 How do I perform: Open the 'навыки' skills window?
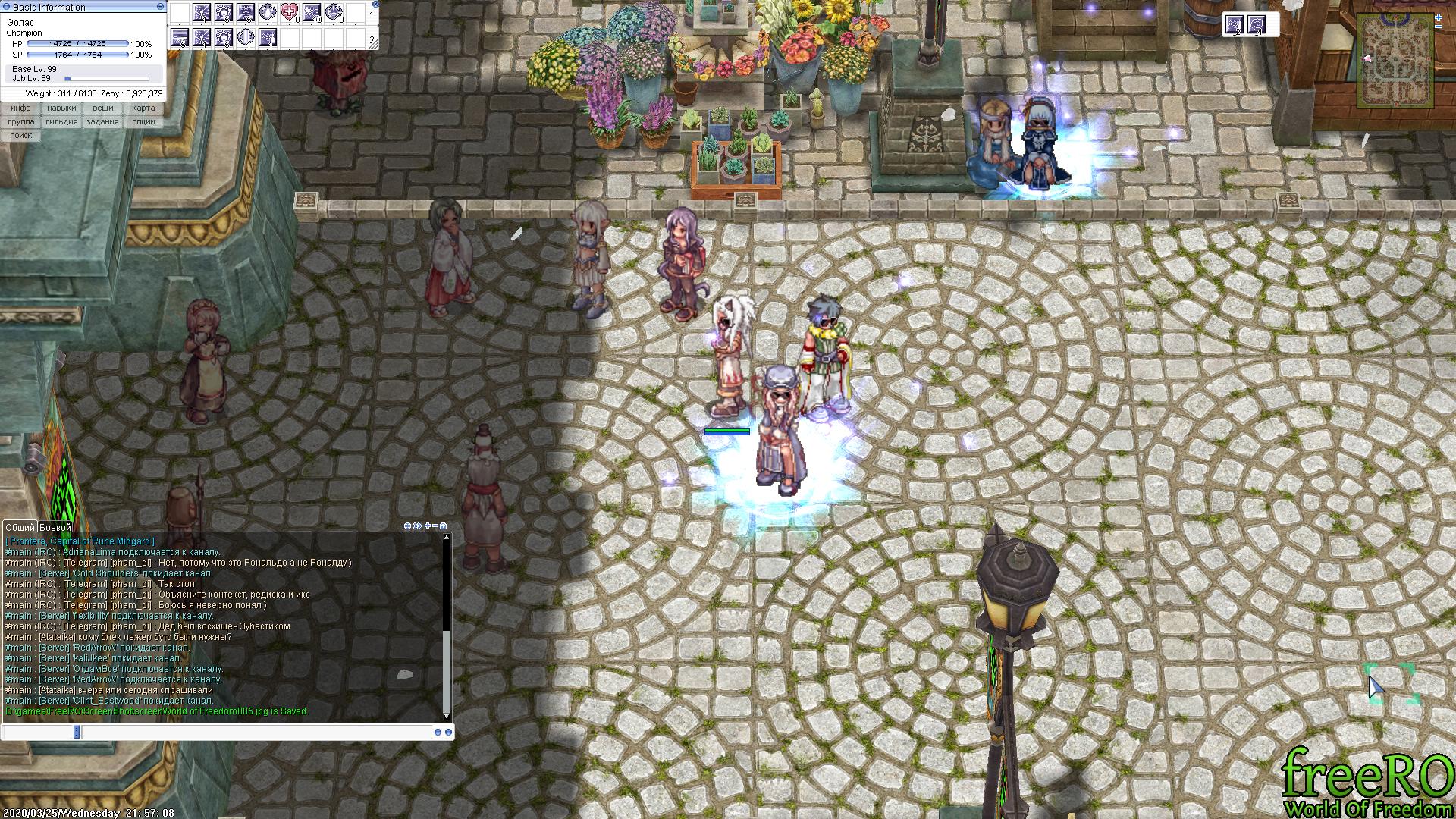tap(61, 108)
